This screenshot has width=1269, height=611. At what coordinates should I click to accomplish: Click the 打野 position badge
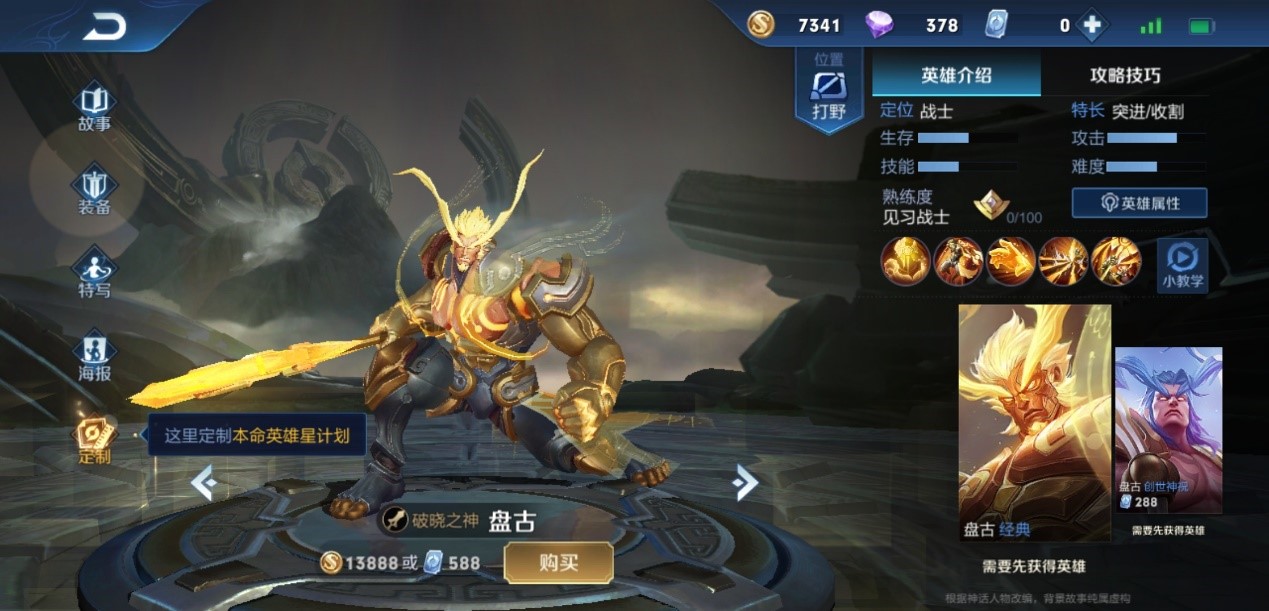tap(829, 90)
